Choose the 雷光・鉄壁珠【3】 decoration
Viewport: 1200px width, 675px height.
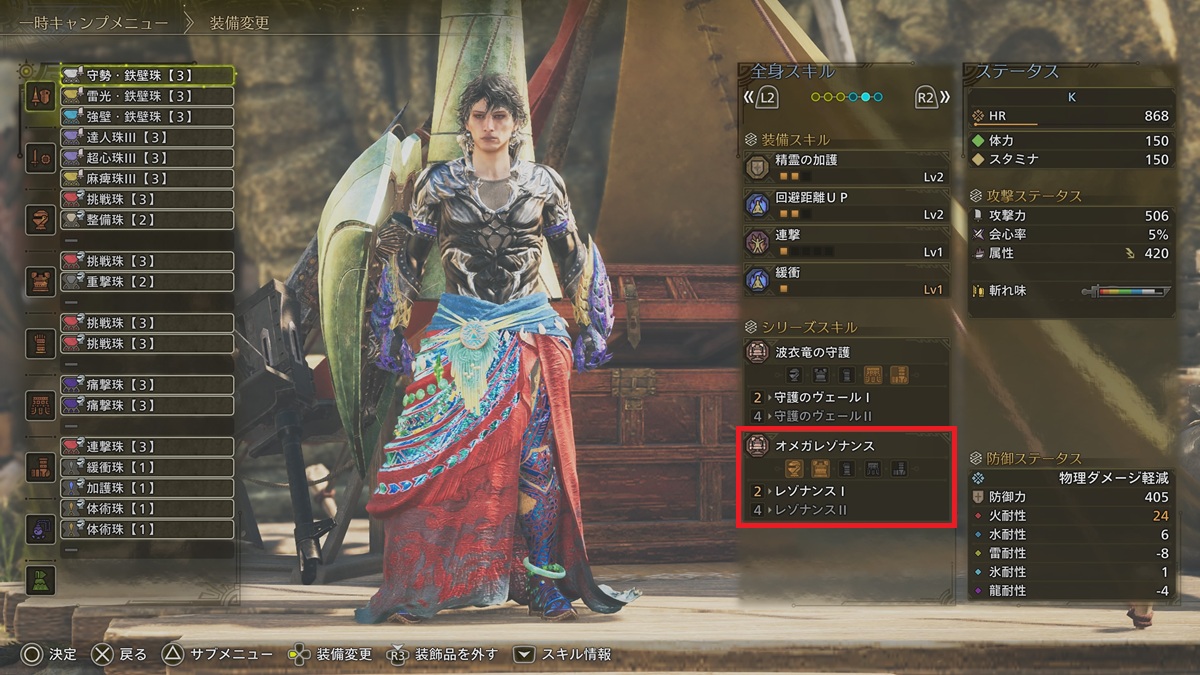[x=146, y=96]
